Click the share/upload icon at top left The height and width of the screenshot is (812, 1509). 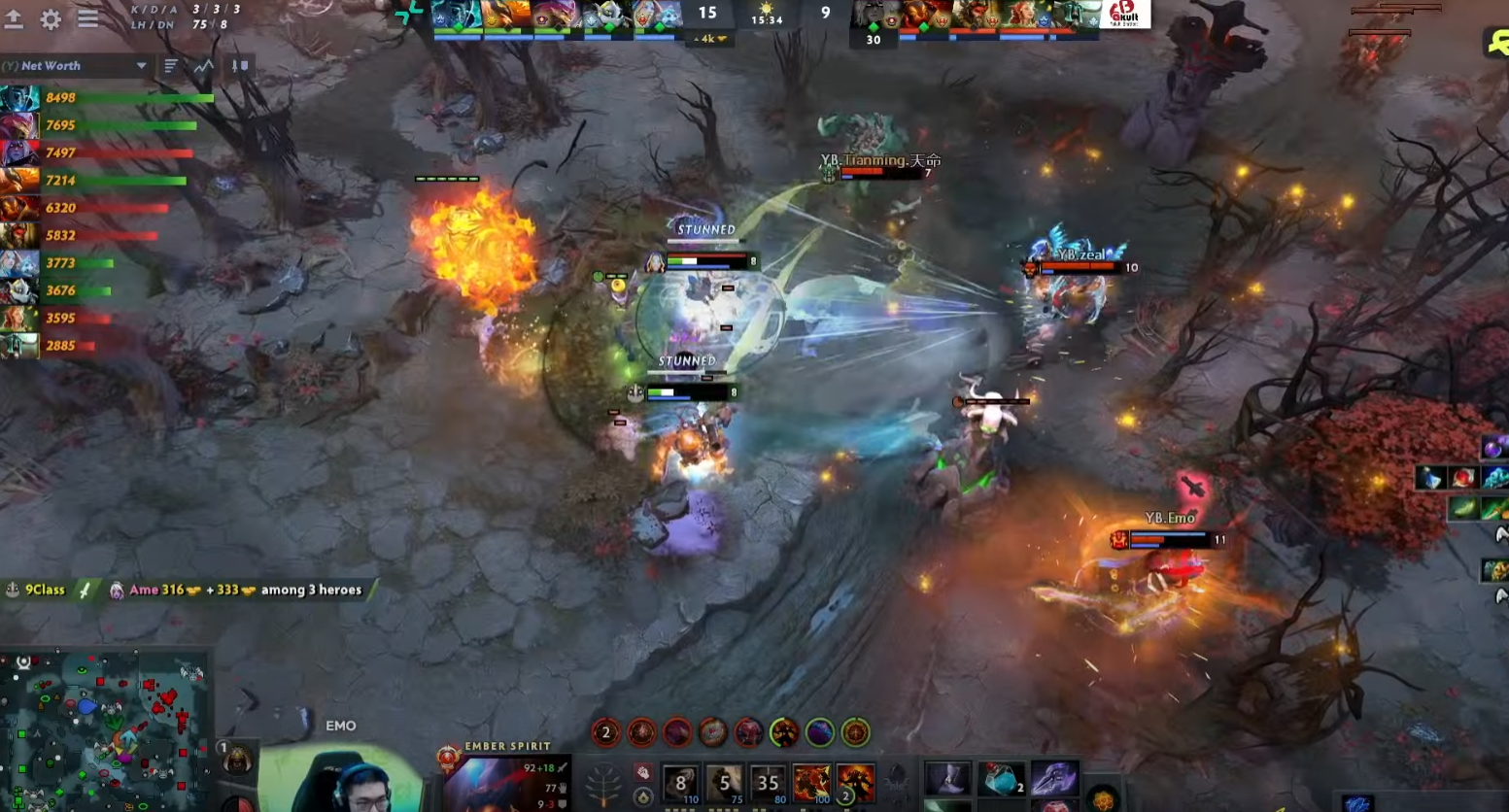tap(15, 17)
